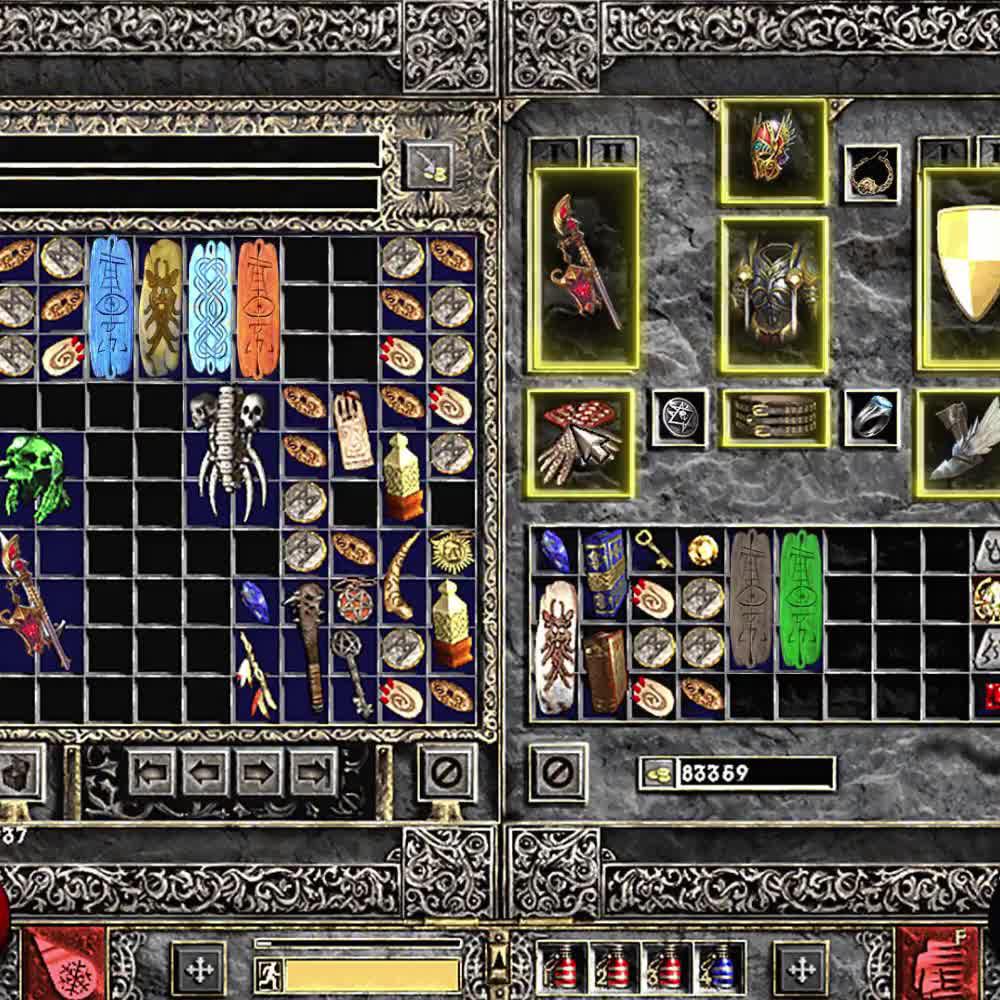Close the stash with its cancel button
Image resolution: width=1000 pixels, height=1000 pixels.
446,771
